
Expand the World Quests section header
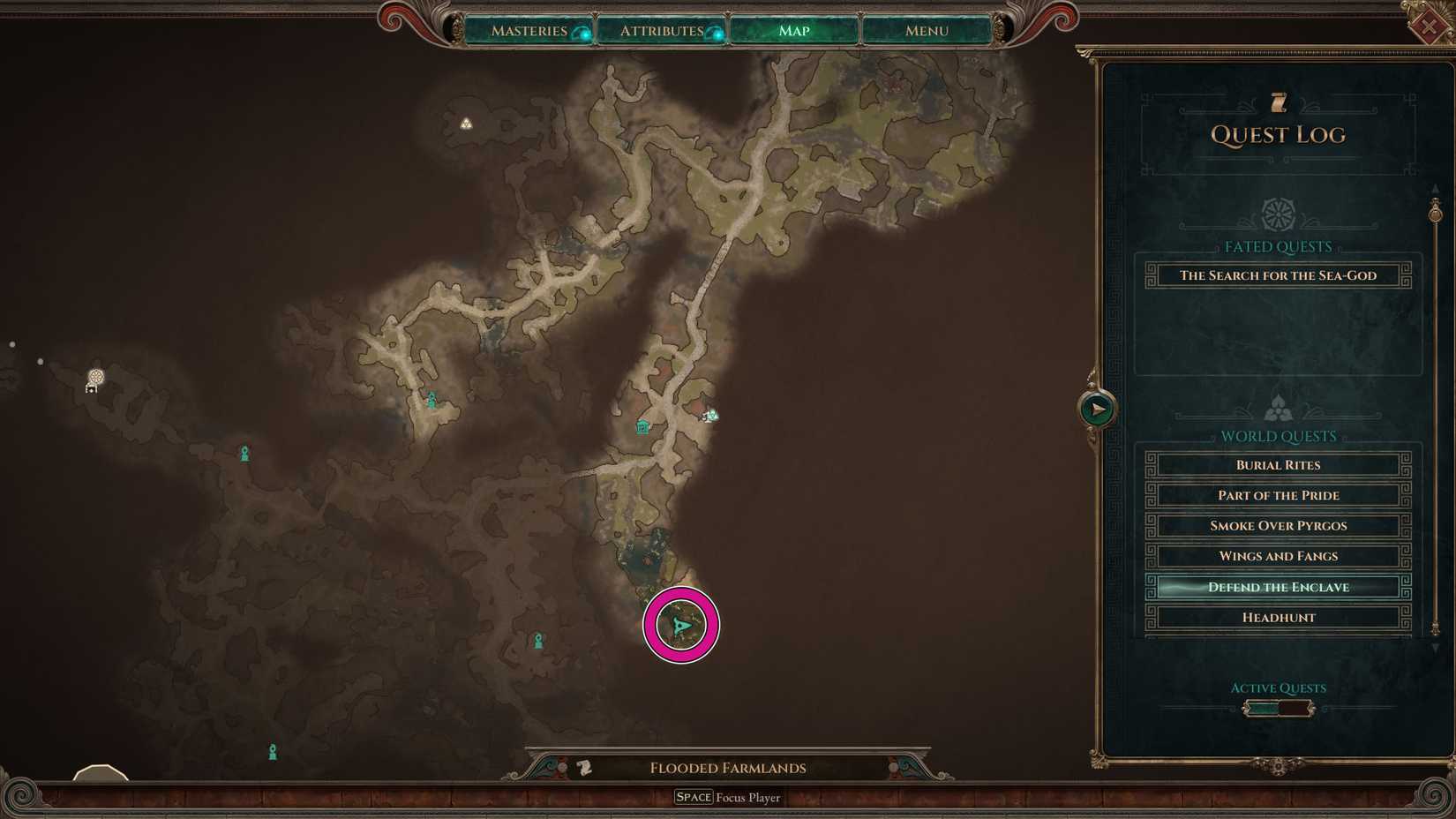[1278, 435]
